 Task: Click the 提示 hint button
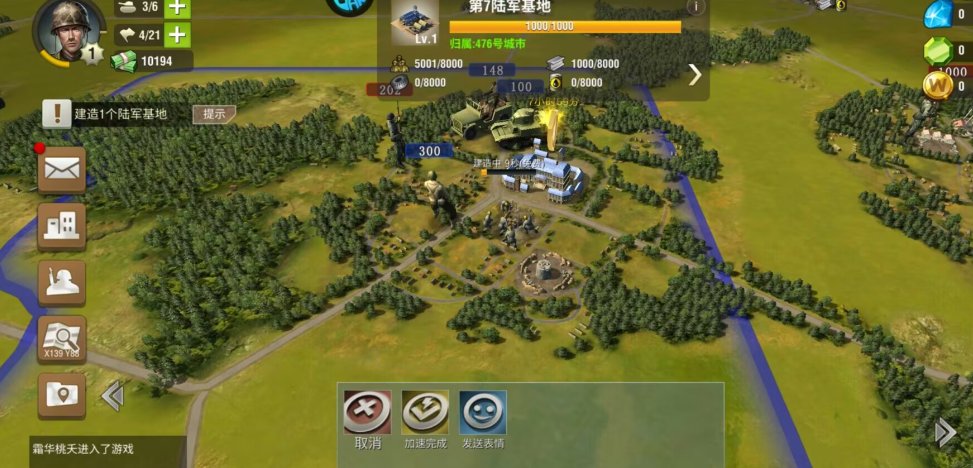(x=214, y=114)
